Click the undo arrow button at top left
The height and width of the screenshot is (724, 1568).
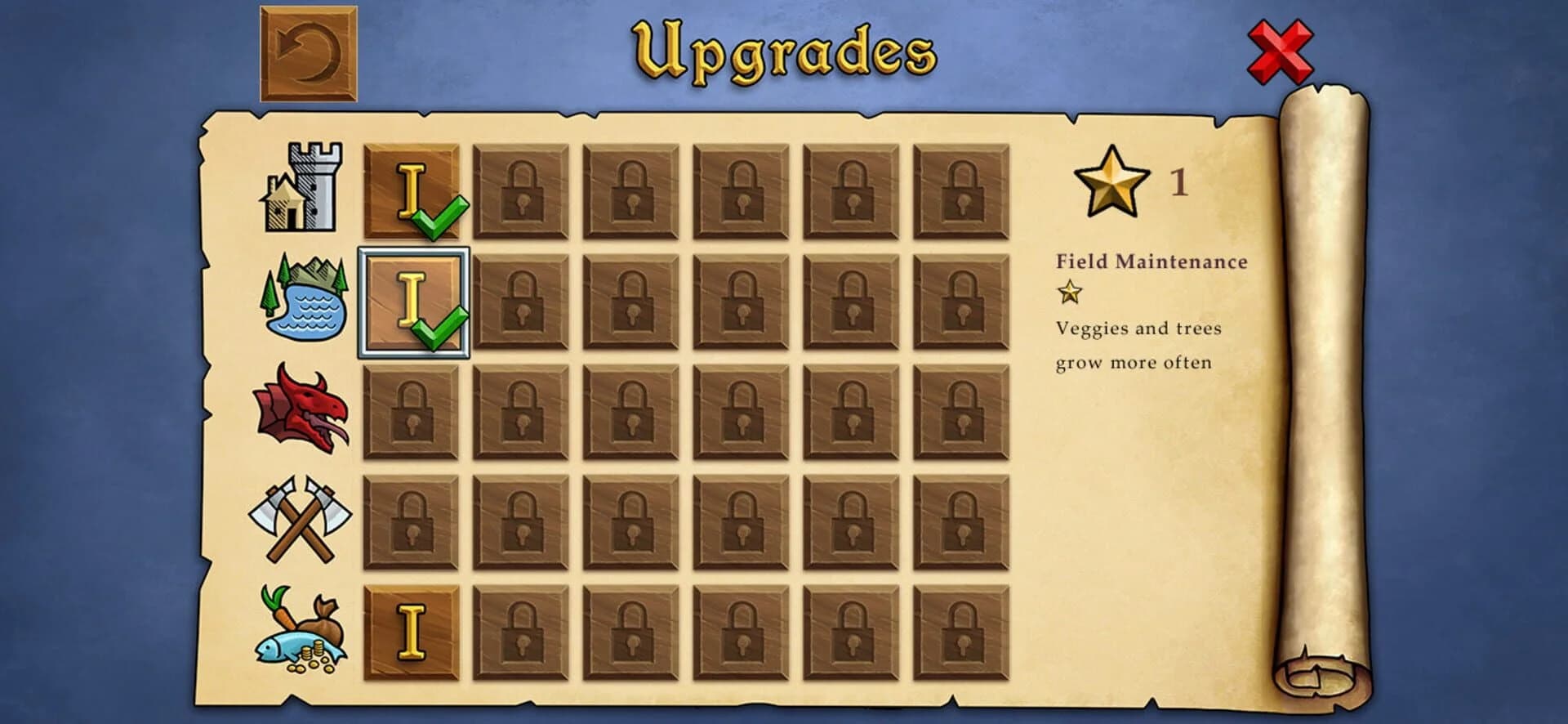click(309, 51)
